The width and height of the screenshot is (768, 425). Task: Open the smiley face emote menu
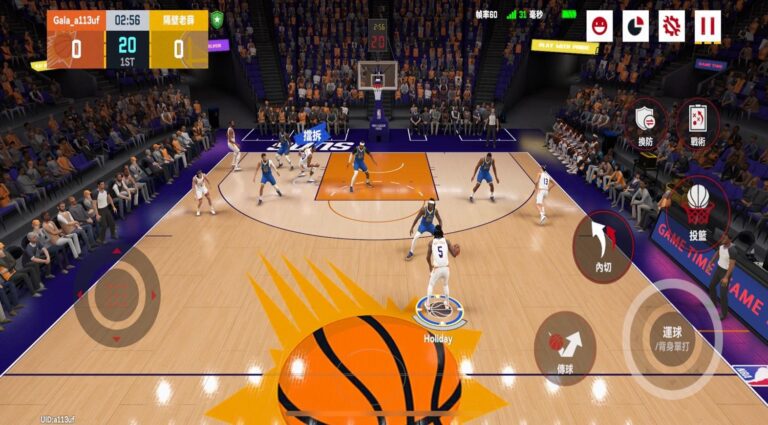[600, 26]
